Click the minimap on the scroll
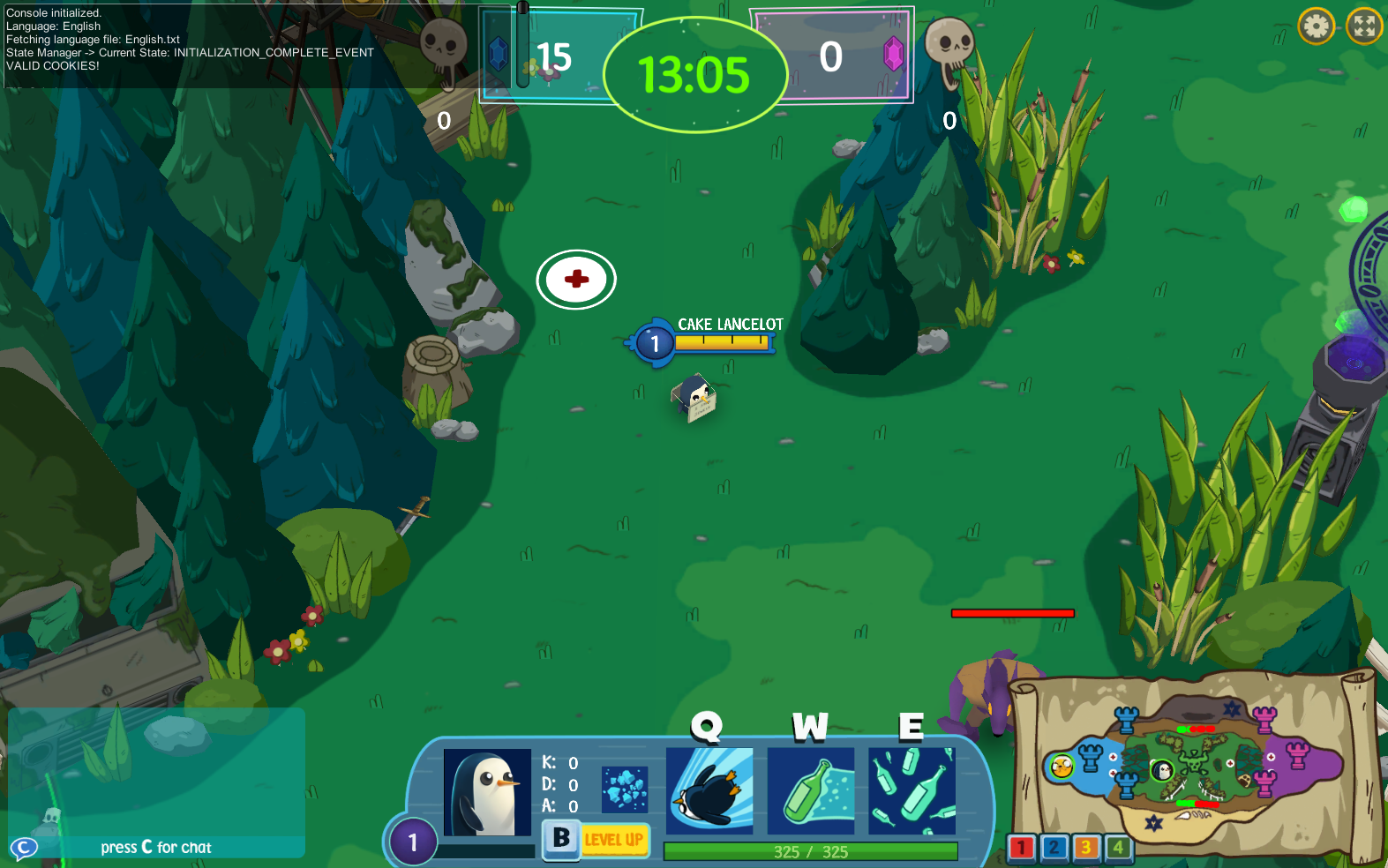Image resolution: width=1388 pixels, height=868 pixels. click(x=1191, y=766)
